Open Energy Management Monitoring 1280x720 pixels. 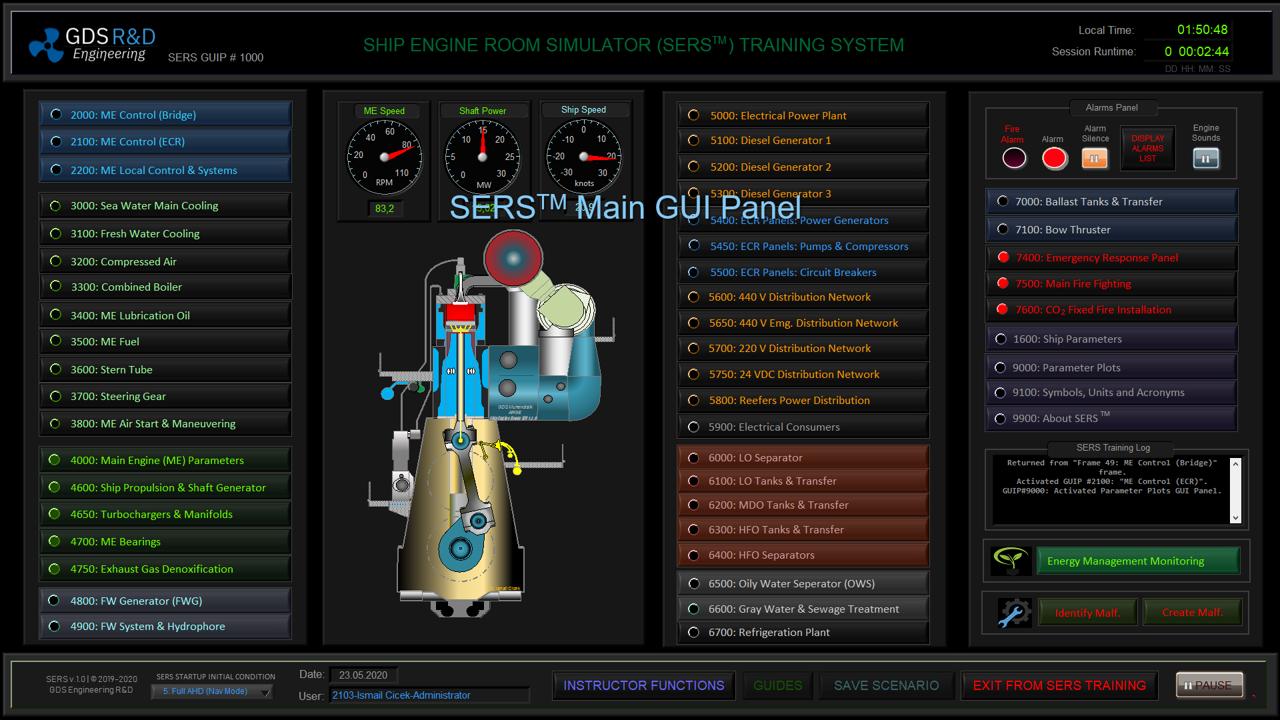point(1137,560)
